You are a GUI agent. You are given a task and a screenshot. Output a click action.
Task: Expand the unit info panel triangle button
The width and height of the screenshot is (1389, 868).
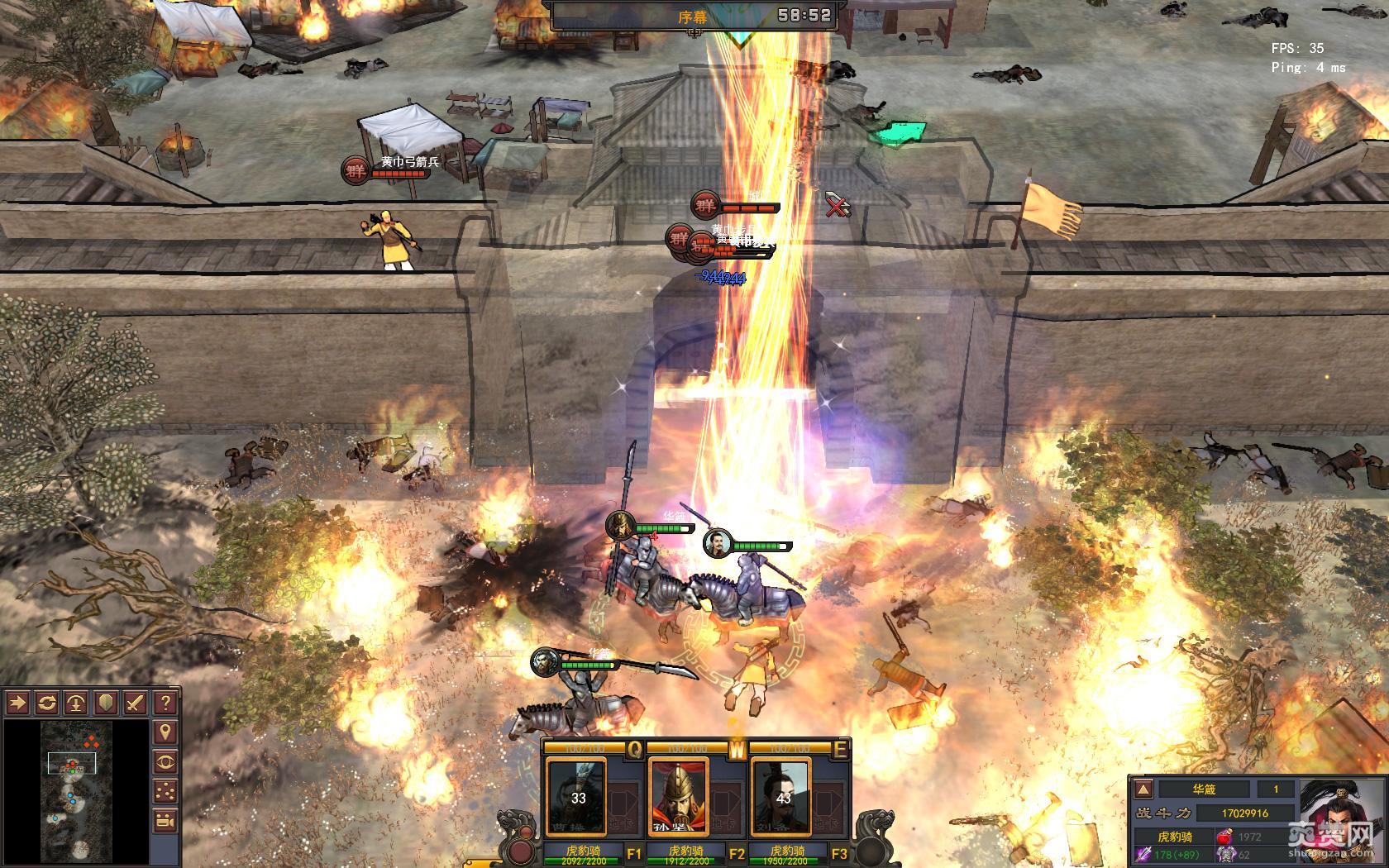point(1143,789)
